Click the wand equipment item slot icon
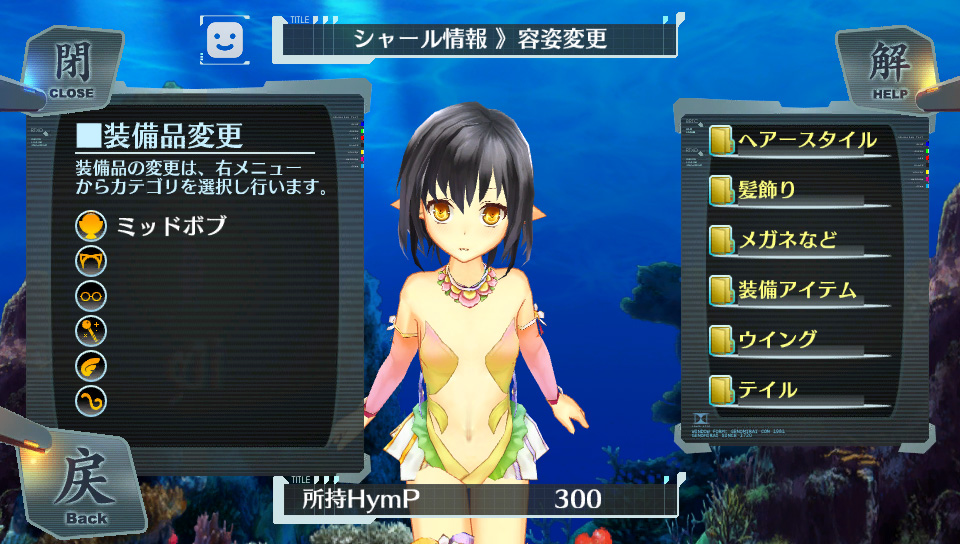This screenshot has width=960, height=544. click(91, 331)
